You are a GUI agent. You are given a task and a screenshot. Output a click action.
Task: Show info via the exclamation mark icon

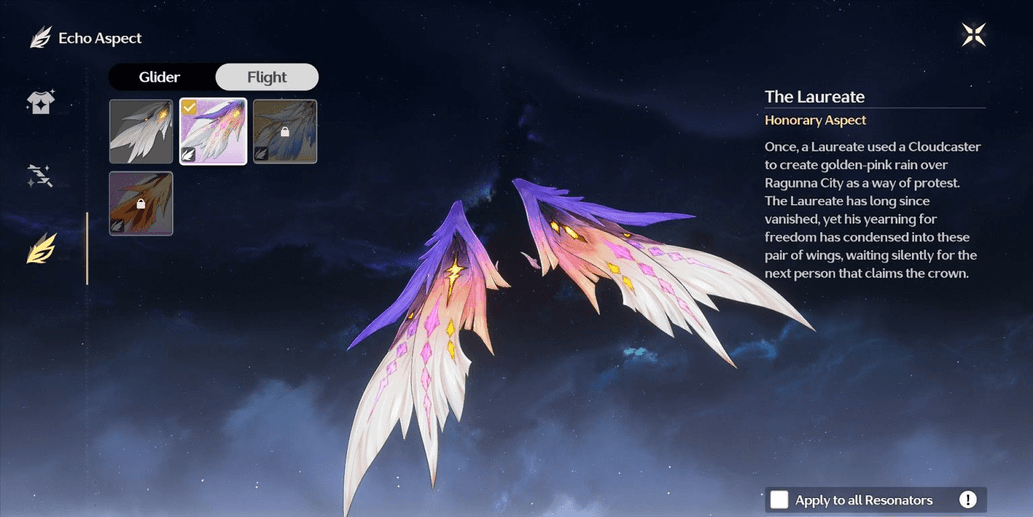click(x=968, y=500)
